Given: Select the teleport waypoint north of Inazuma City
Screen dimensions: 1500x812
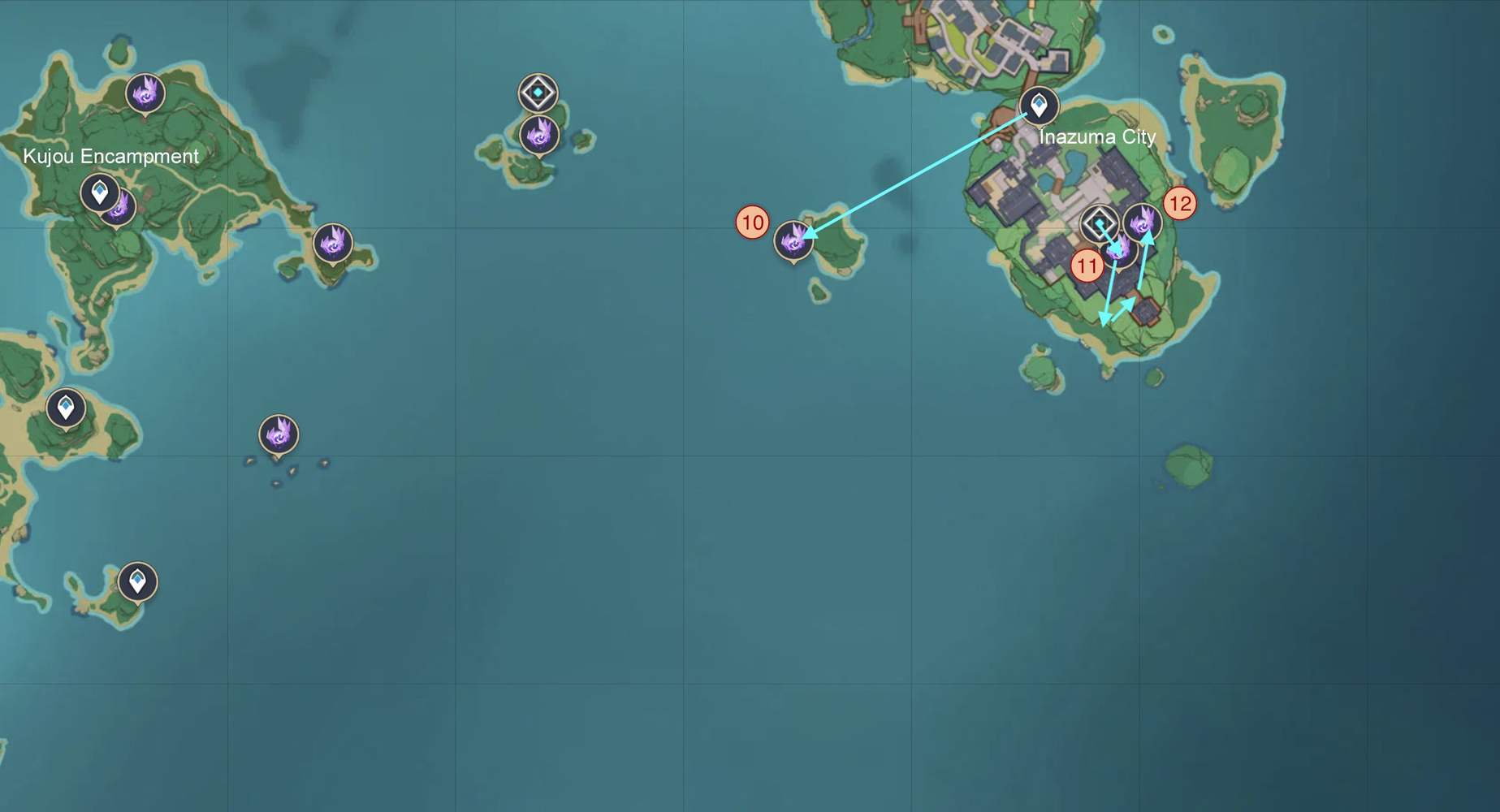Looking at the screenshot, I should click(1040, 106).
